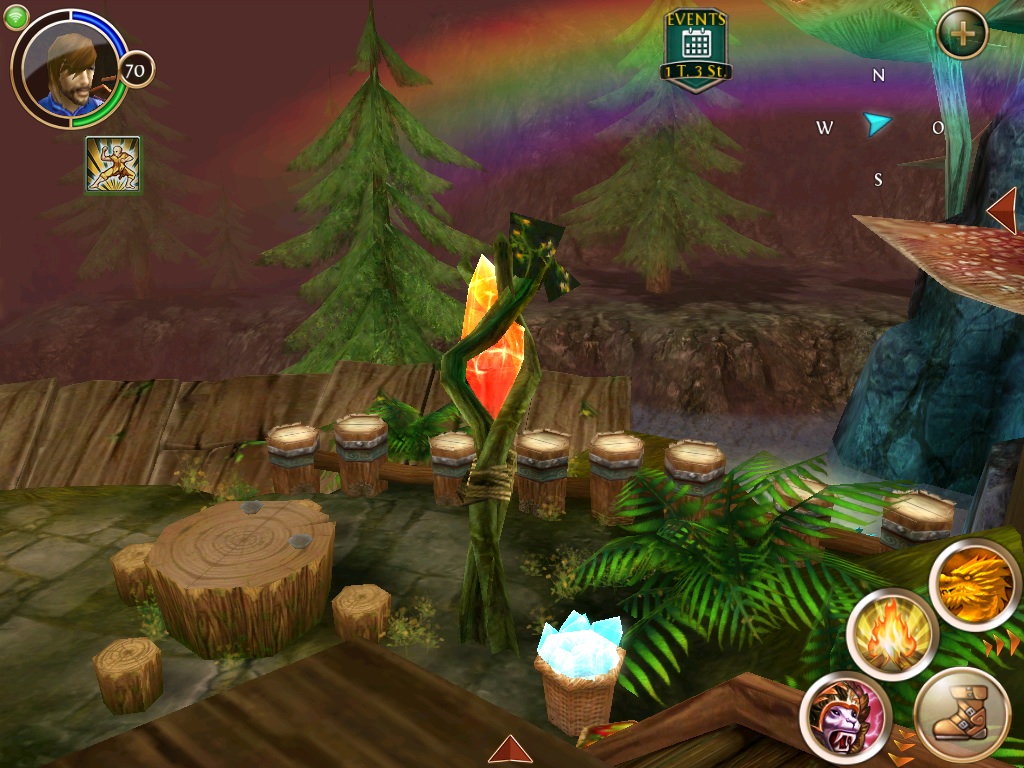Tap the compass direction indicator
The width and height of the screenshot is (1024, 768).
point(878,125)
